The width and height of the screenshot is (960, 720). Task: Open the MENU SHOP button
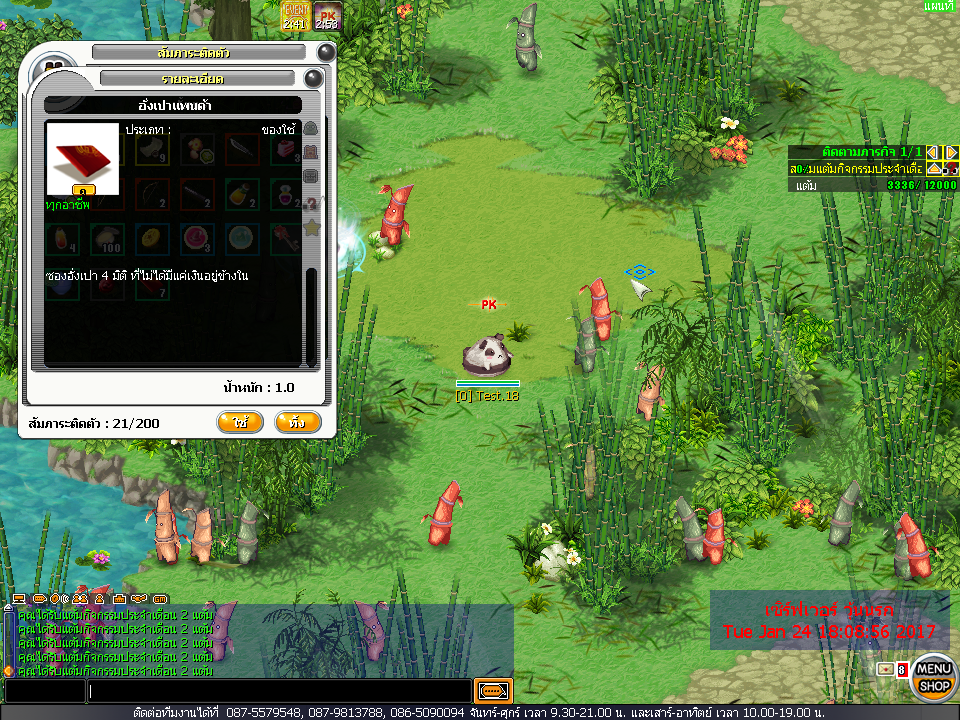coord(935,678)
